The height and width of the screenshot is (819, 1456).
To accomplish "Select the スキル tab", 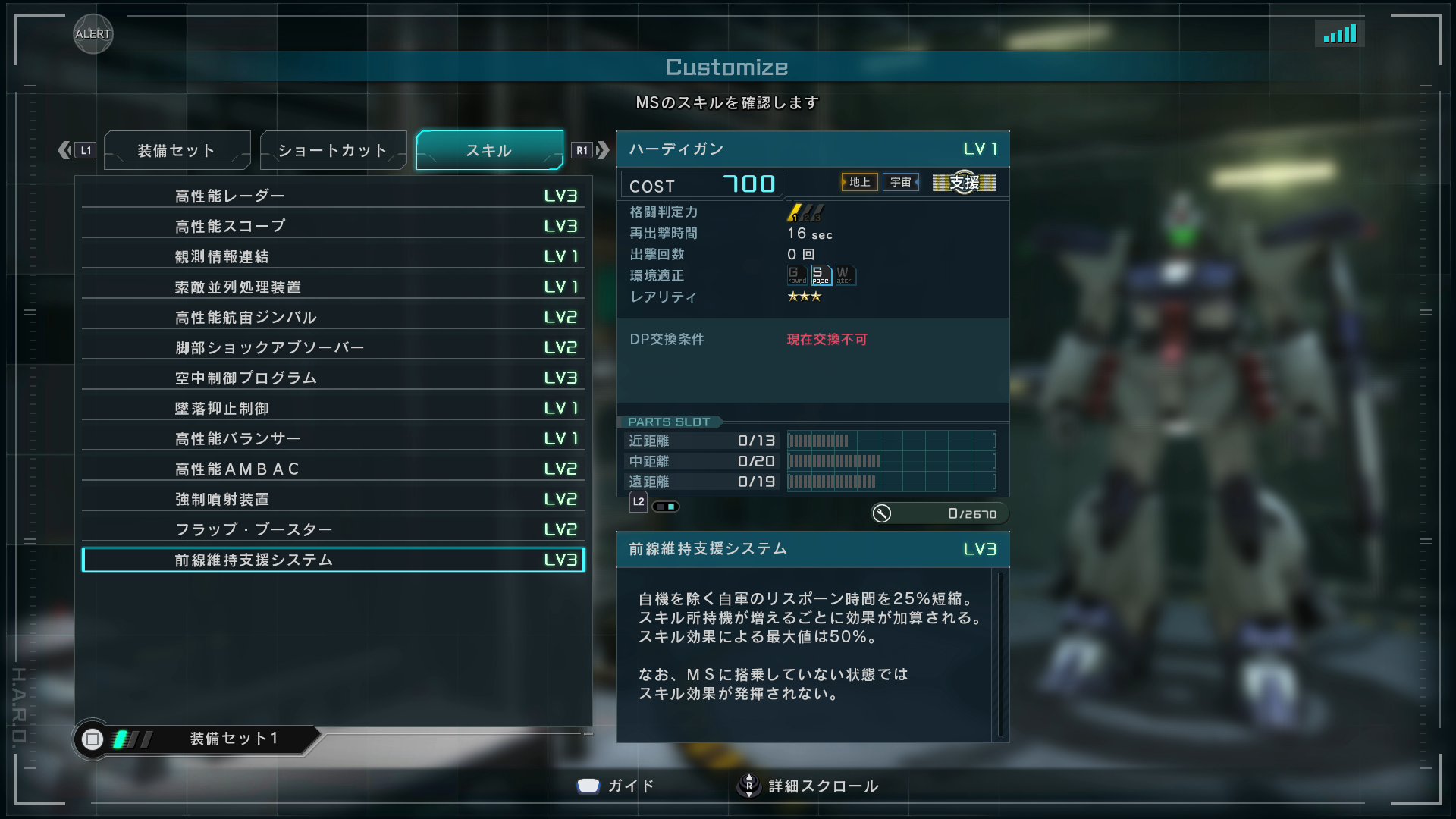I will click(489, 150).
